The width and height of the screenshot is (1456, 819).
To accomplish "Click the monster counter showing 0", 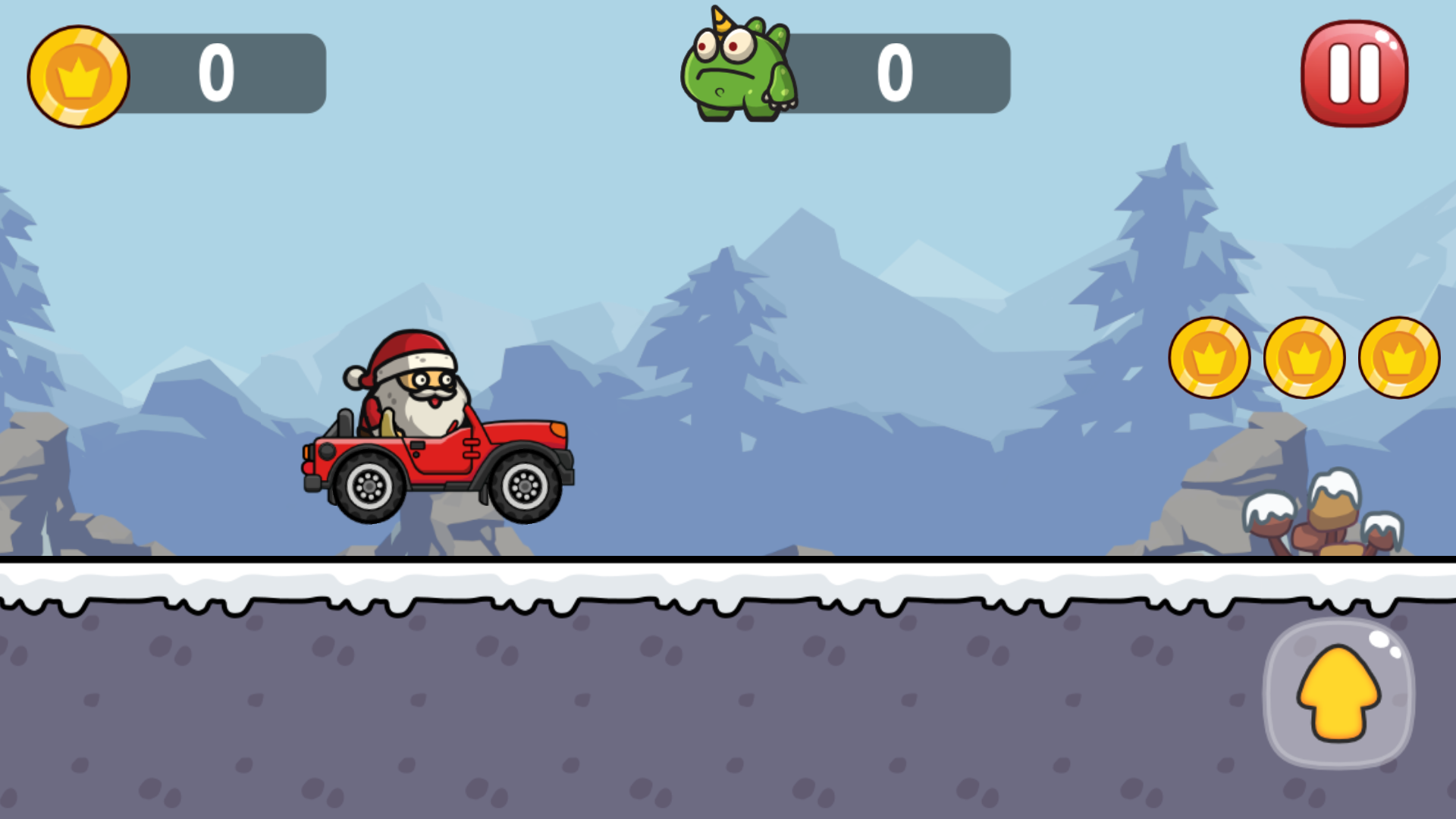I will [x=897, y=72].
